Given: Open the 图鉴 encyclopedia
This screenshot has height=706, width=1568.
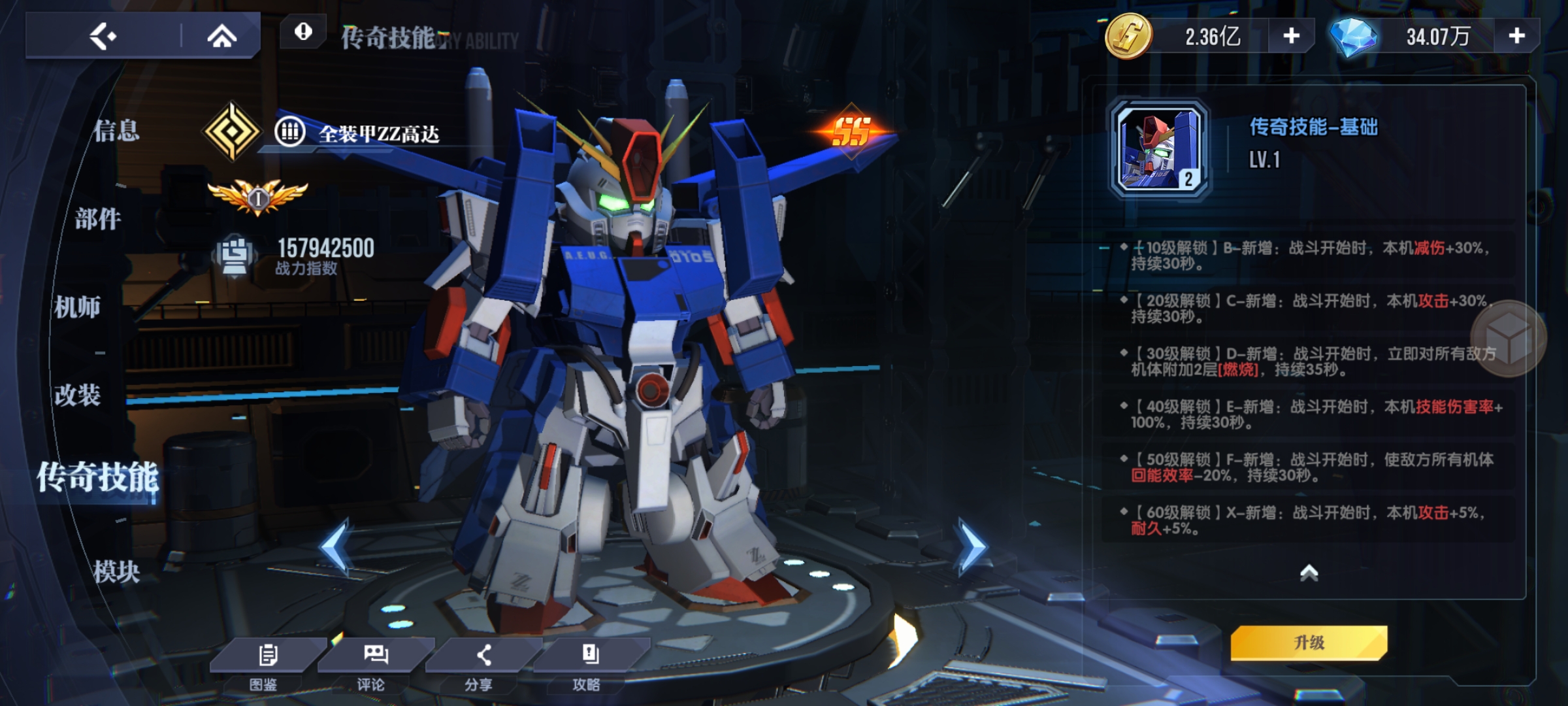Looking at the screenshot, I should pyautogui.click(x=265, y=664).
